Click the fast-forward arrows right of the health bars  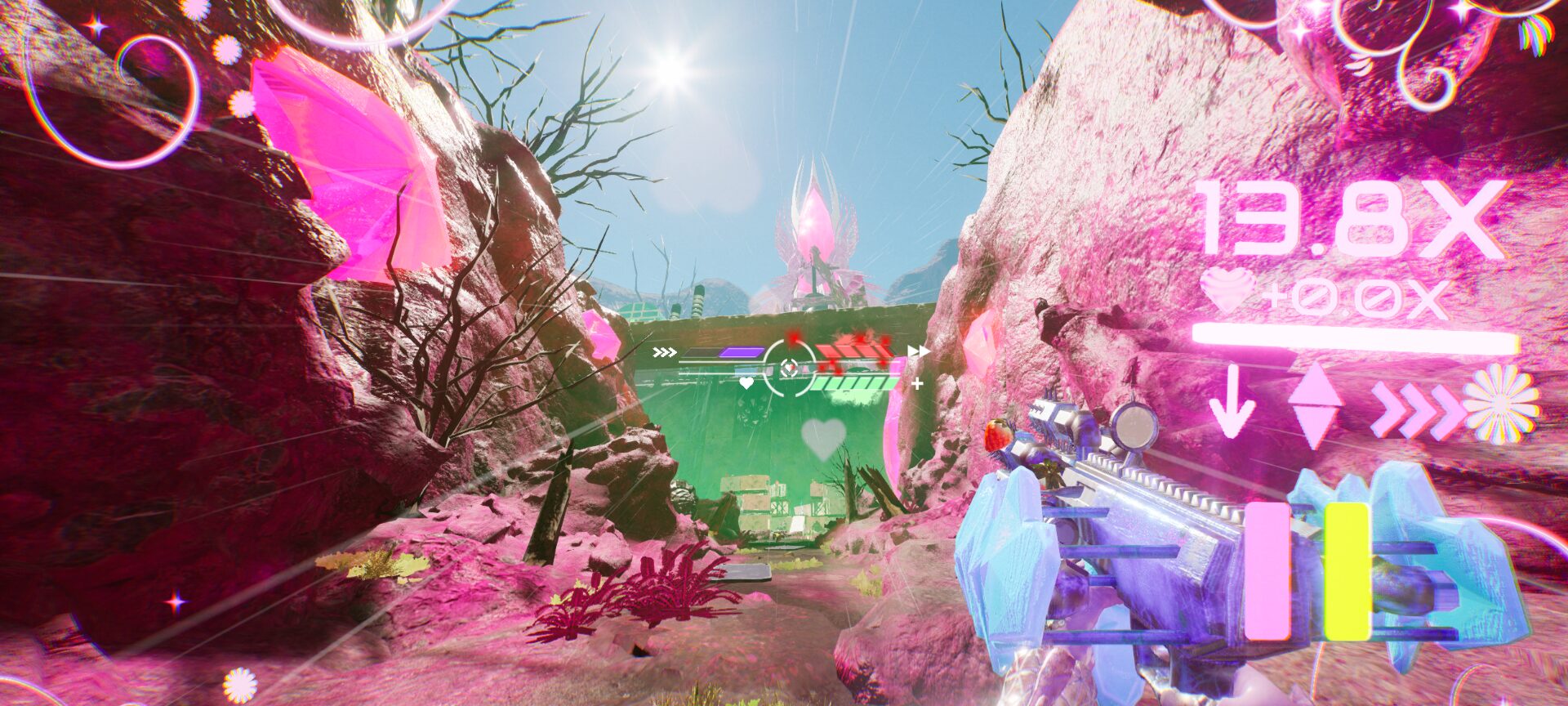tap(920, 351)
